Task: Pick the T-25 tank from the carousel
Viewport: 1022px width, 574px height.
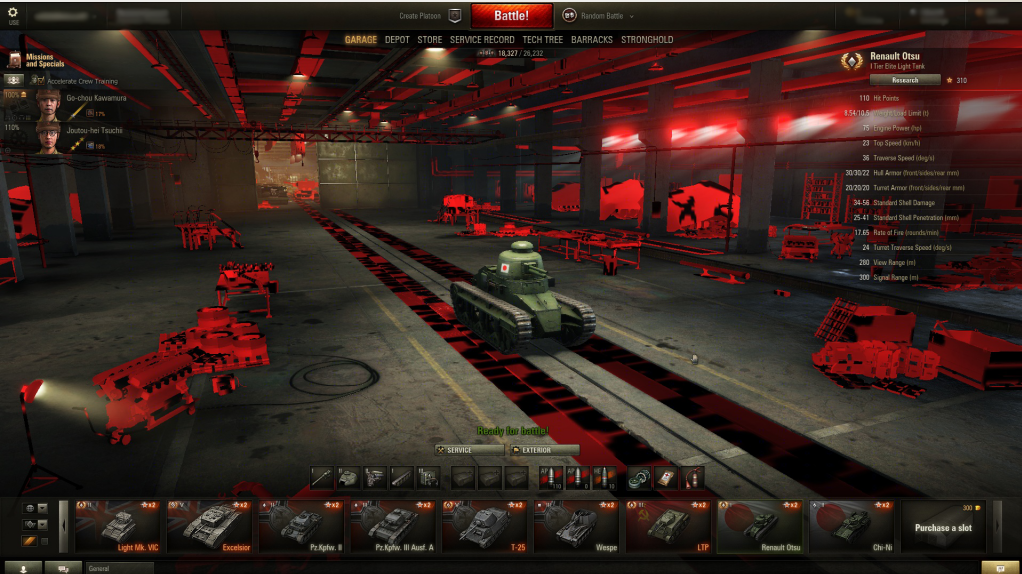Action: point(487,526)
